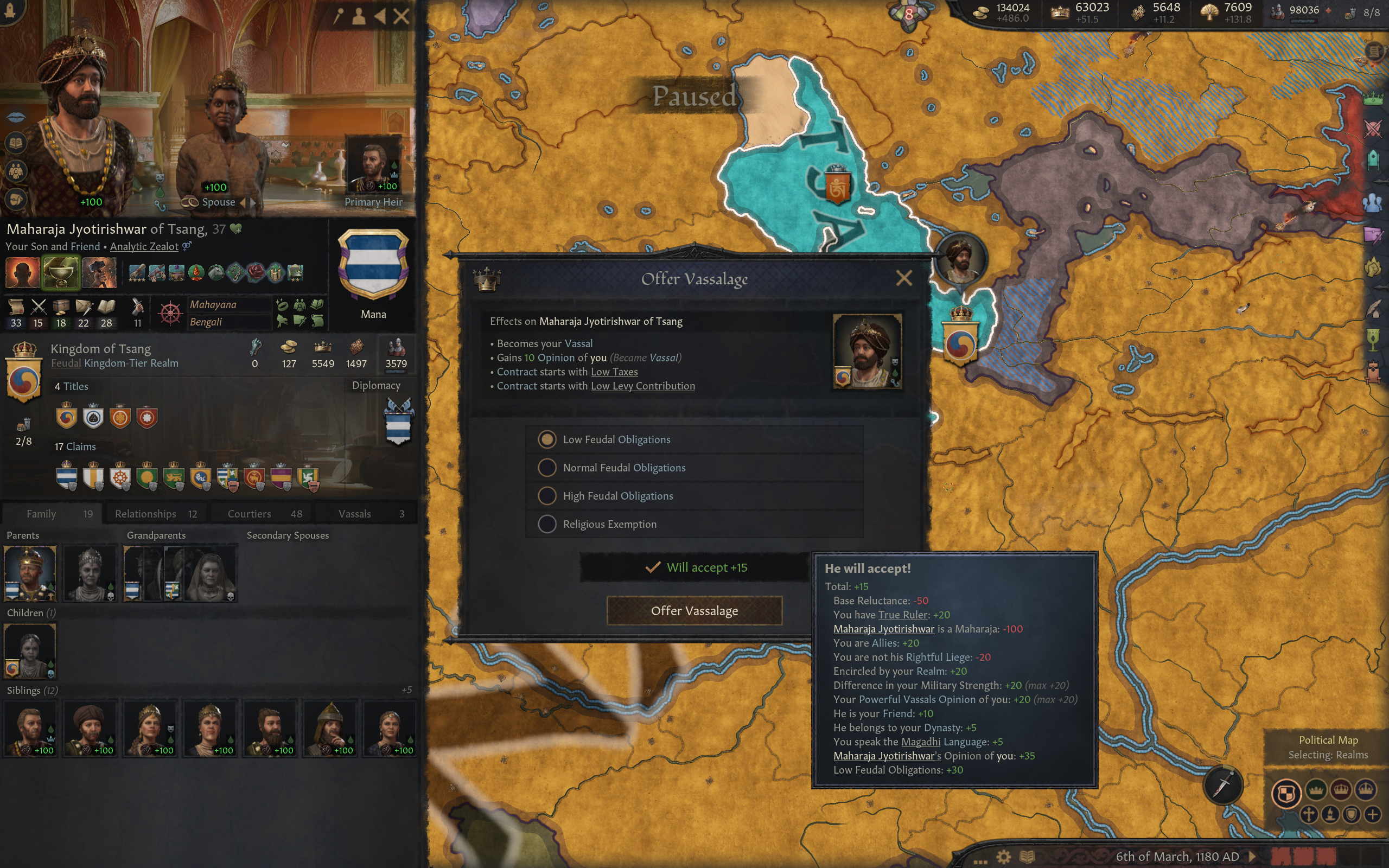This screenshot has width=1389, height=868.
Task: Open the game settings gear icon
Action: point(1003,857)
